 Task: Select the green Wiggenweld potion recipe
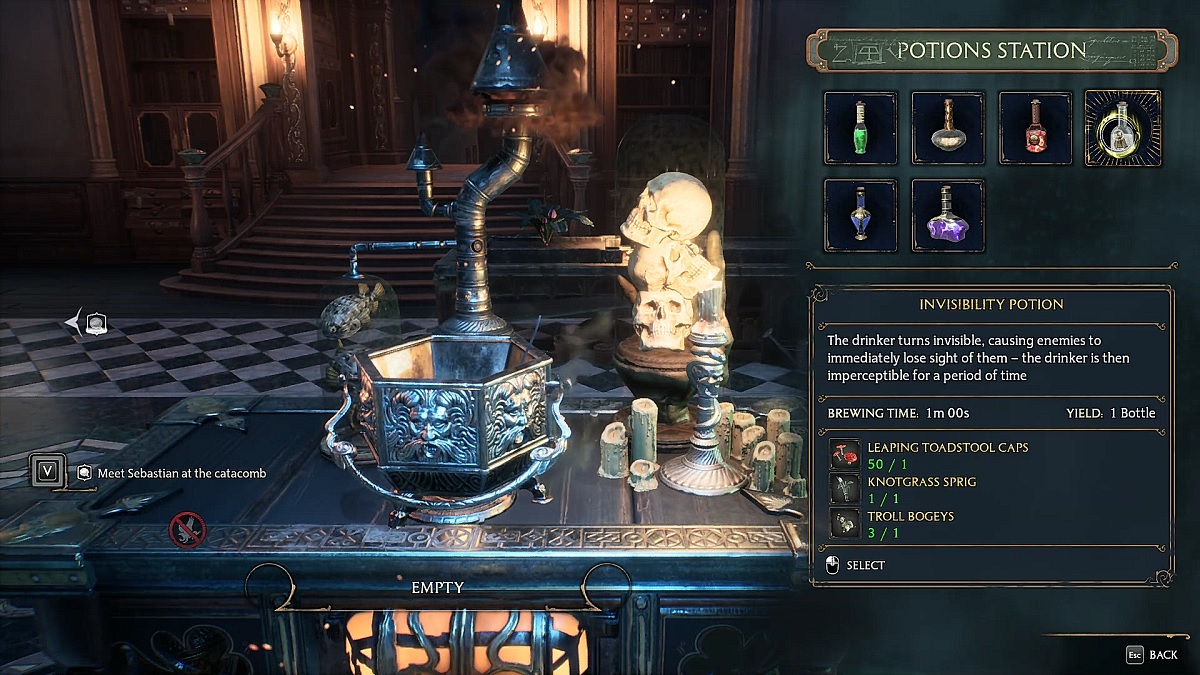click(x=860, y=128)
